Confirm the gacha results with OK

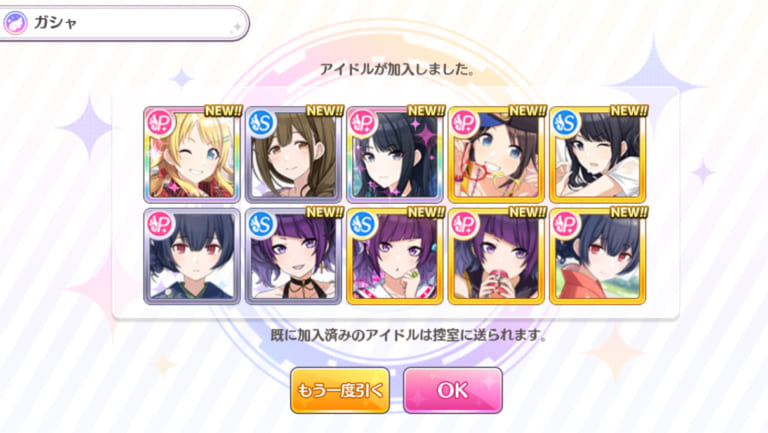(452, 391)
